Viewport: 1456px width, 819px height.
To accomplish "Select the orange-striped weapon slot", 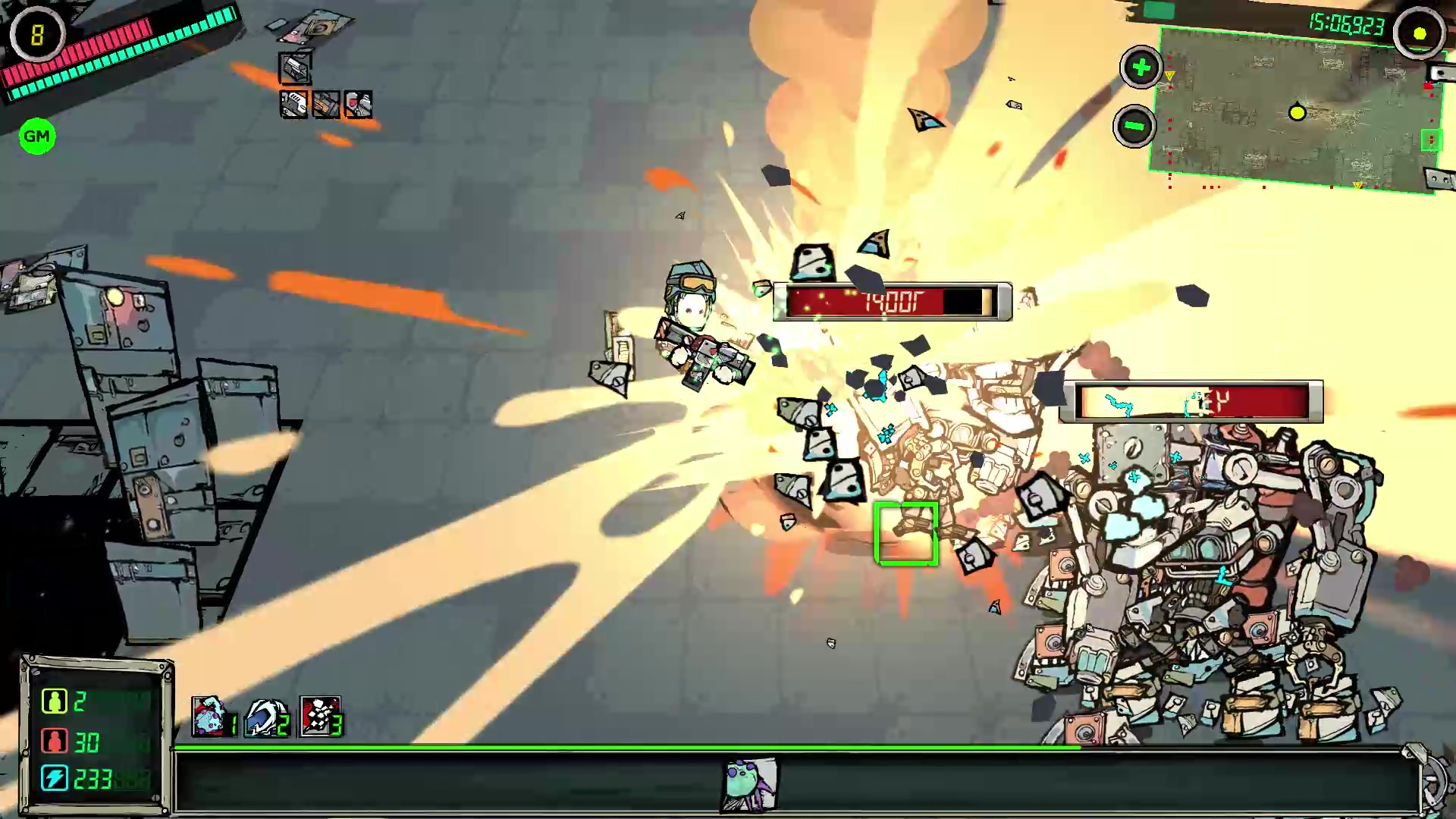I will (326, 104).
